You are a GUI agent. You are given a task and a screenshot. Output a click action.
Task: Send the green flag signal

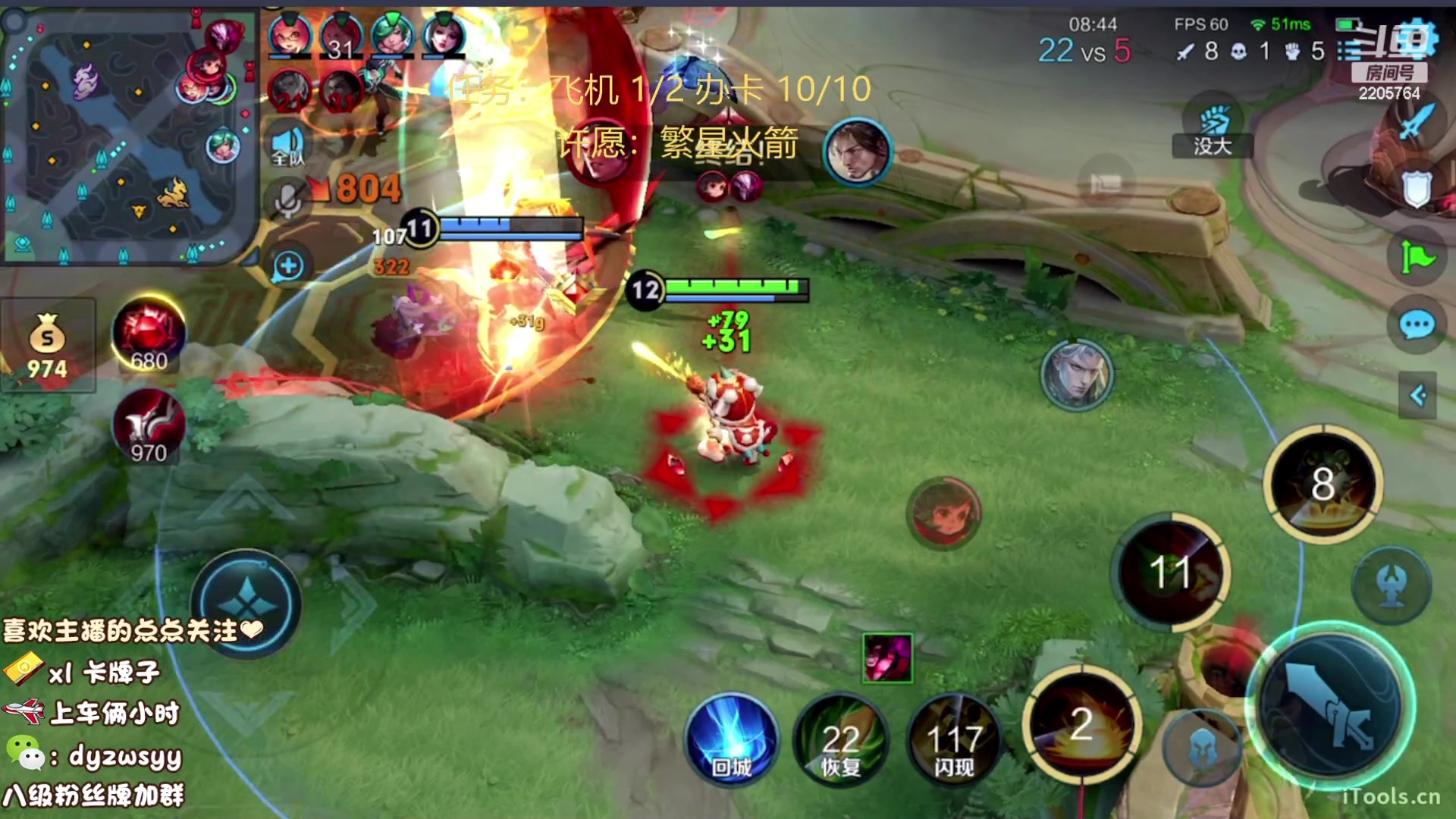[1416, 258]
